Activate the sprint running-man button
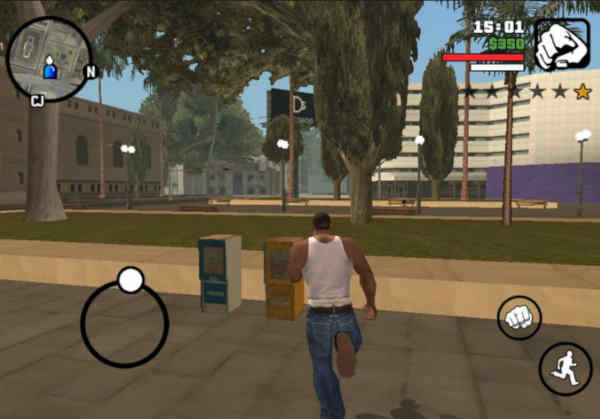This screenshot has width=600, height=419. coord(564,368)
